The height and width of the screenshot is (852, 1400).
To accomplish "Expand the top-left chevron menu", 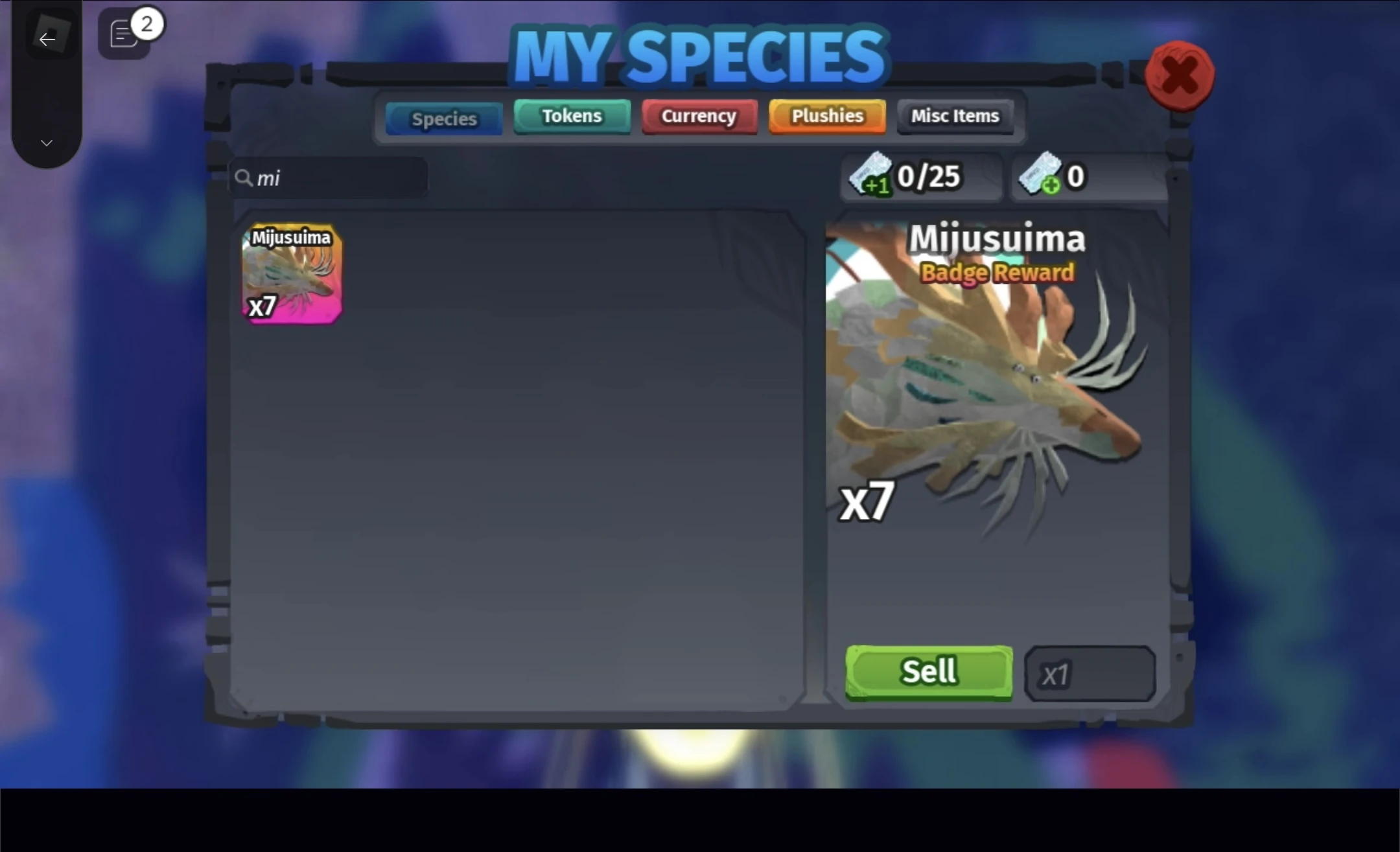I will (46, 143).
